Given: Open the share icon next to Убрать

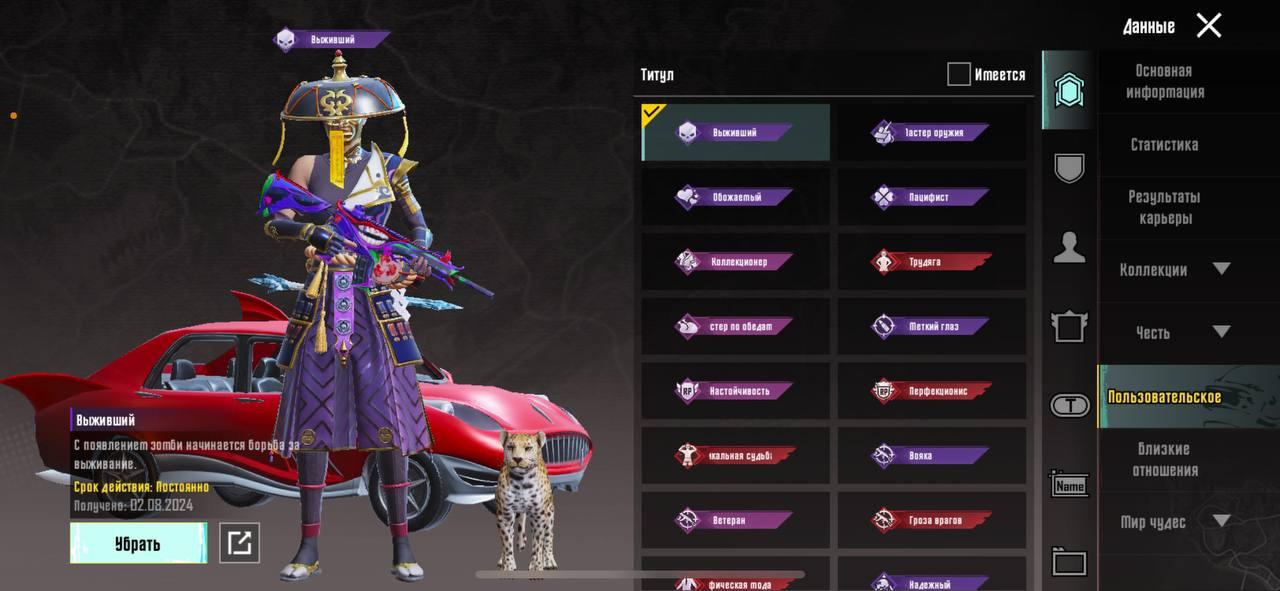Looking at the screenshot, I should (239, 543).
